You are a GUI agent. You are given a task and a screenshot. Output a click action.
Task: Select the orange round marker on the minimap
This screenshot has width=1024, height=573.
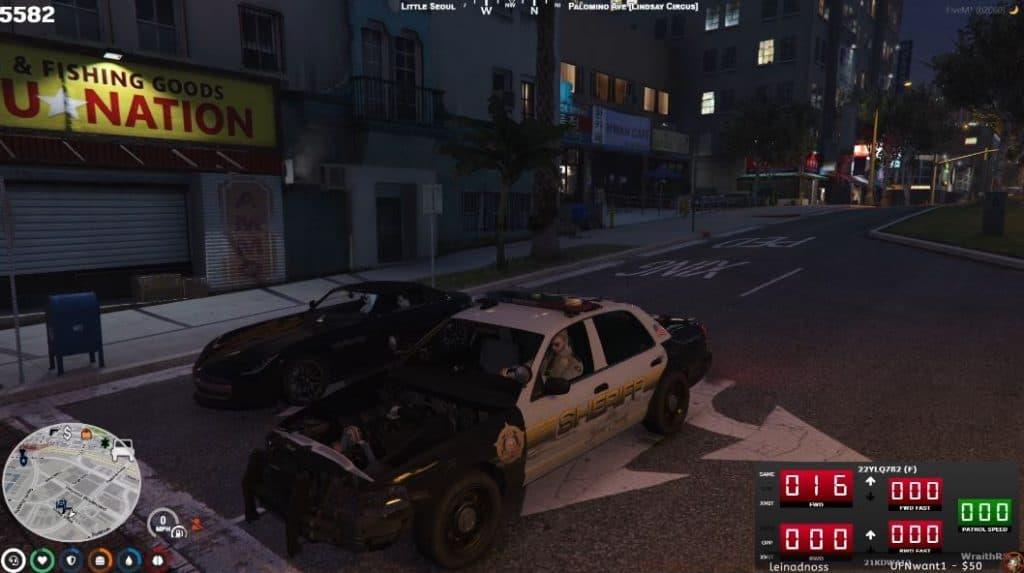pyautogui.click(x=85, y=433)
